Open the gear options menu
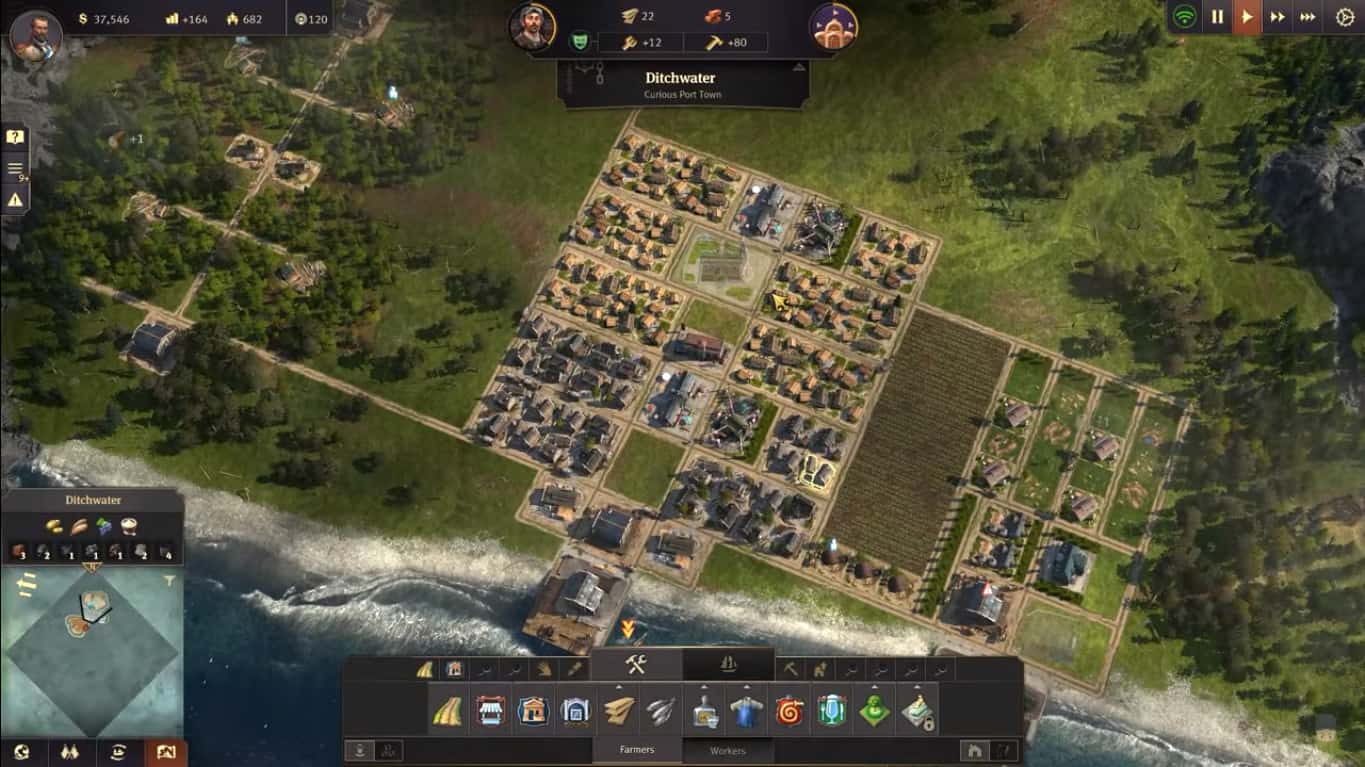Image resolution: width=1365 pixels, height=767 pixels. 1345,17
